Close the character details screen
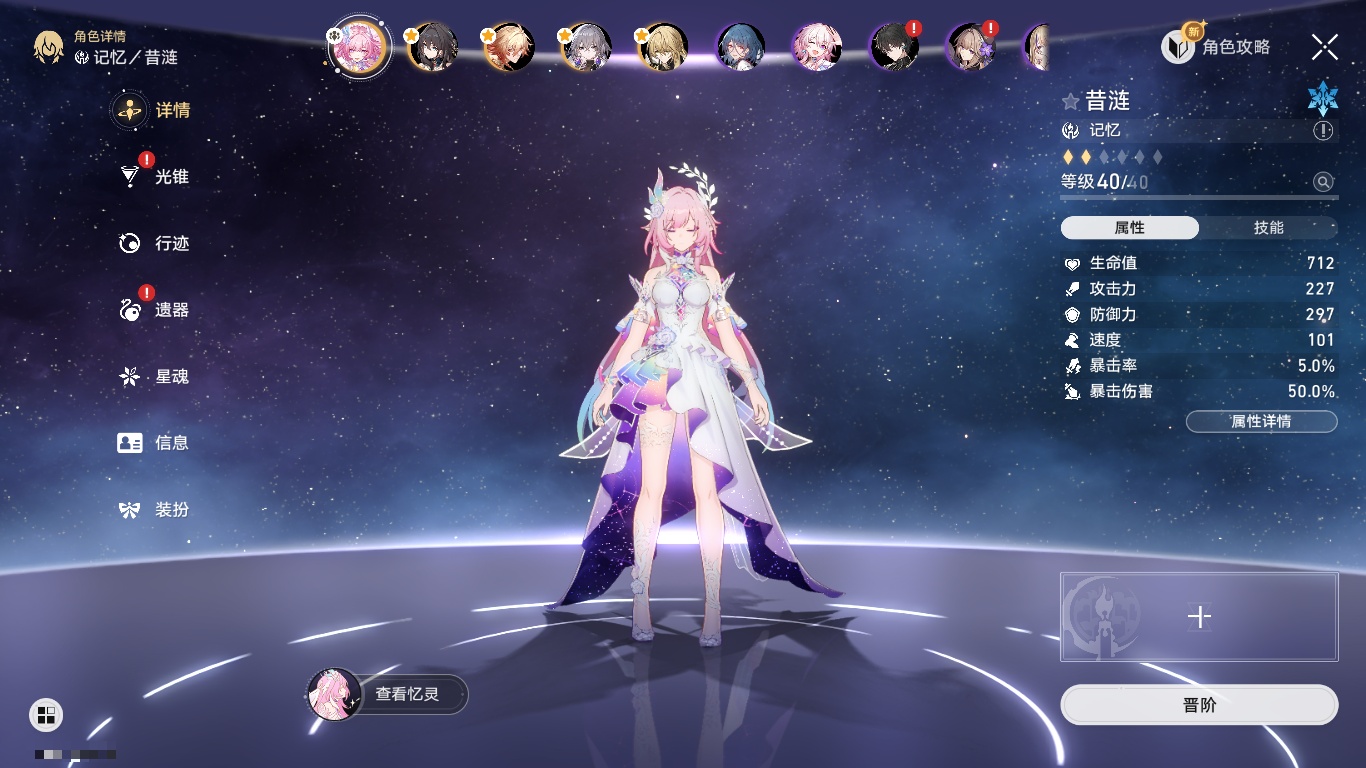 click(1324, 47)
